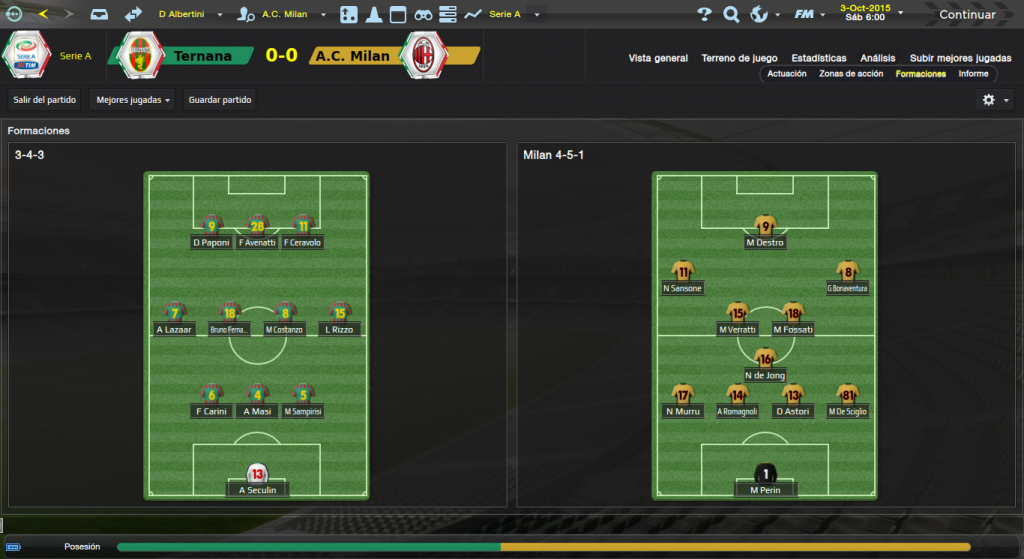Open the magnifying glass search
The image size is (1024, 559).
(731, 15)
